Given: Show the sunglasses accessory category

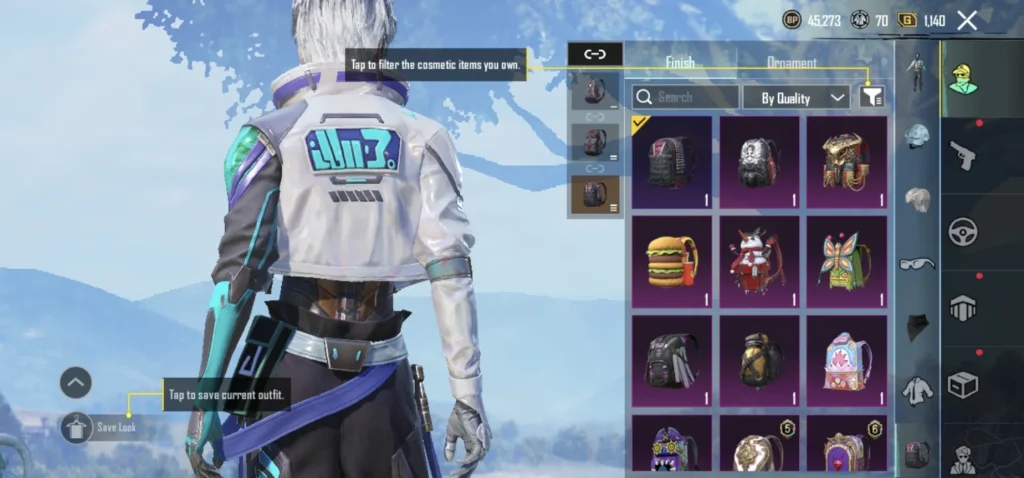Looking at the screenshot, I should coord(918,264).
